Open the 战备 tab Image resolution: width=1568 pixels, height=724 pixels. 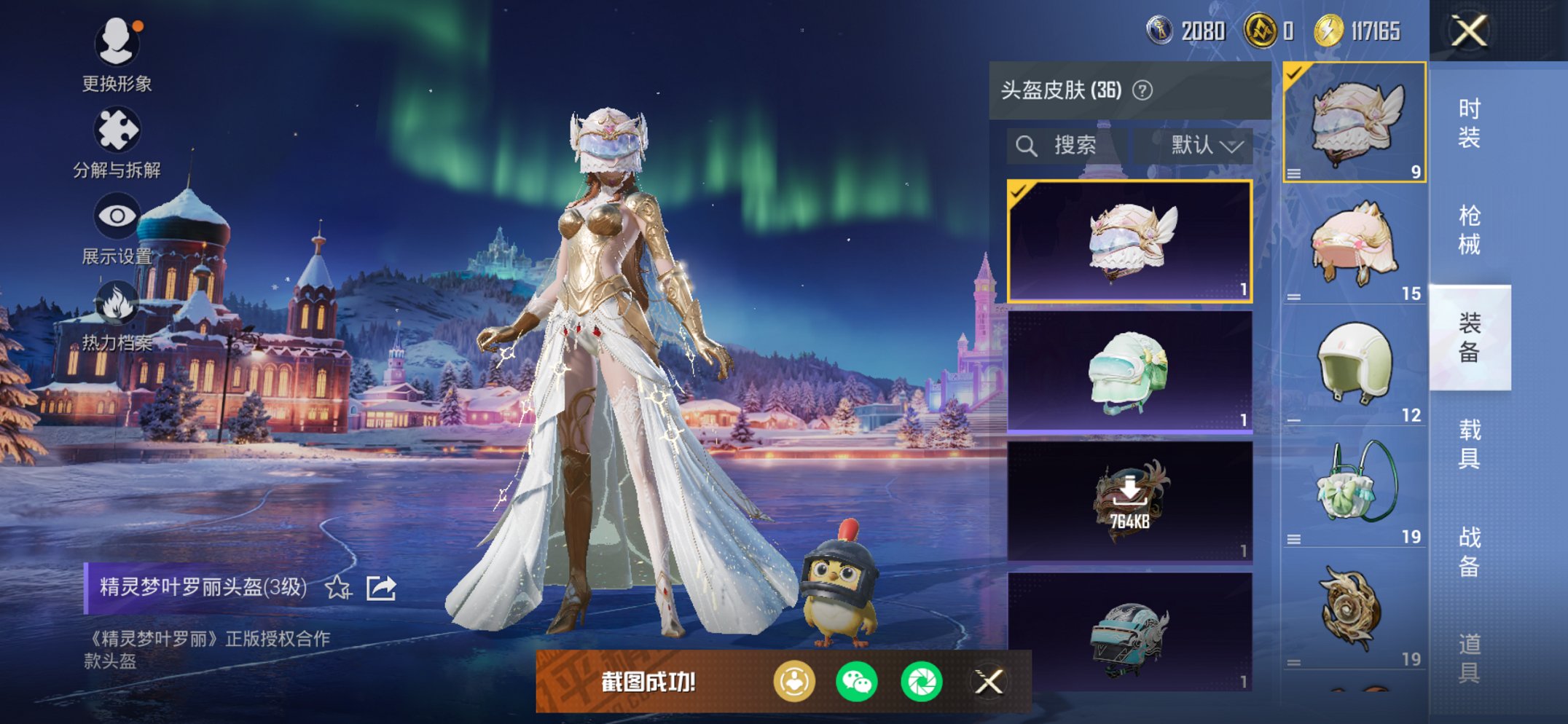click(1469, 551)
